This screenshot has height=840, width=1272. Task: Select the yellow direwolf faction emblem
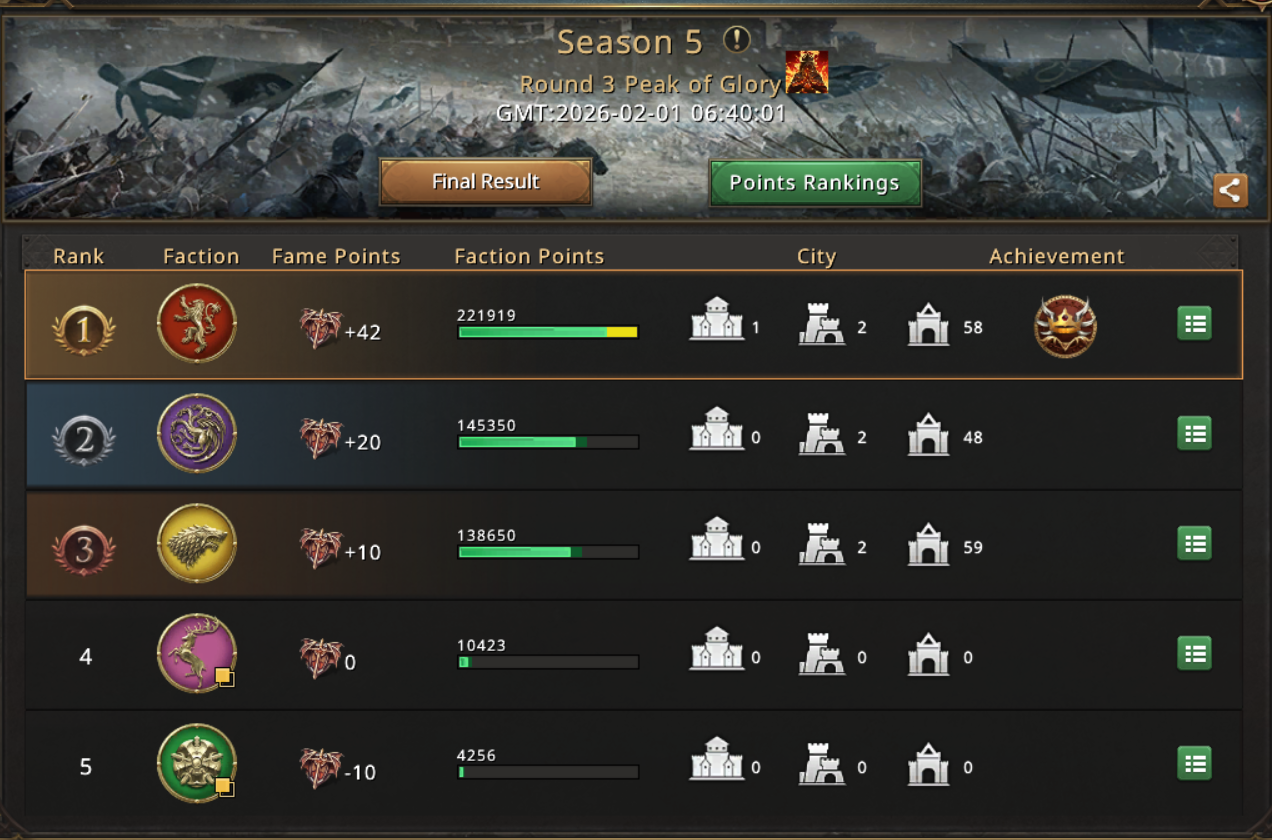(197, 544)
